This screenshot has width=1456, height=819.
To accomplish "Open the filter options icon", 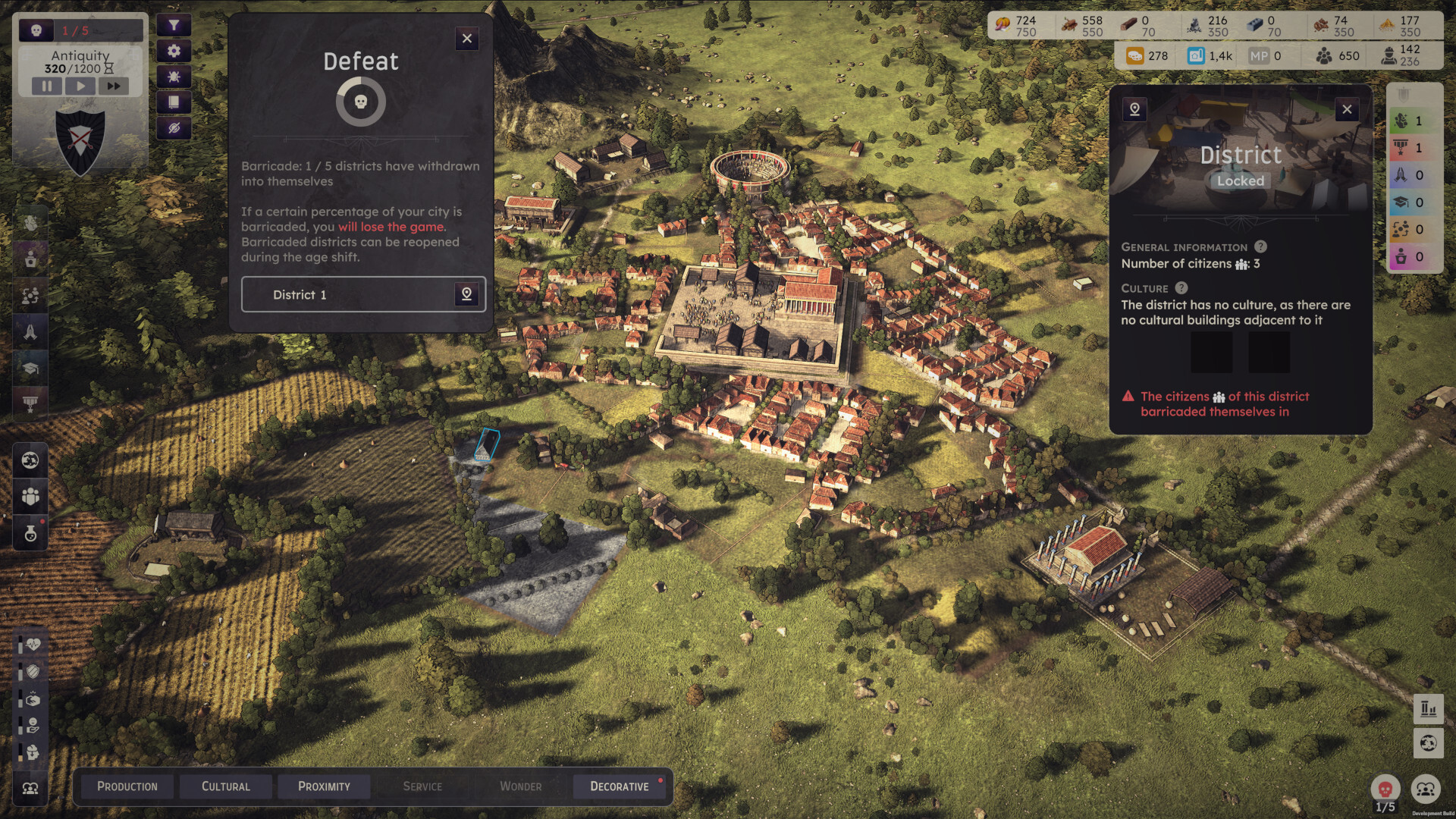I will pos(175,25).
